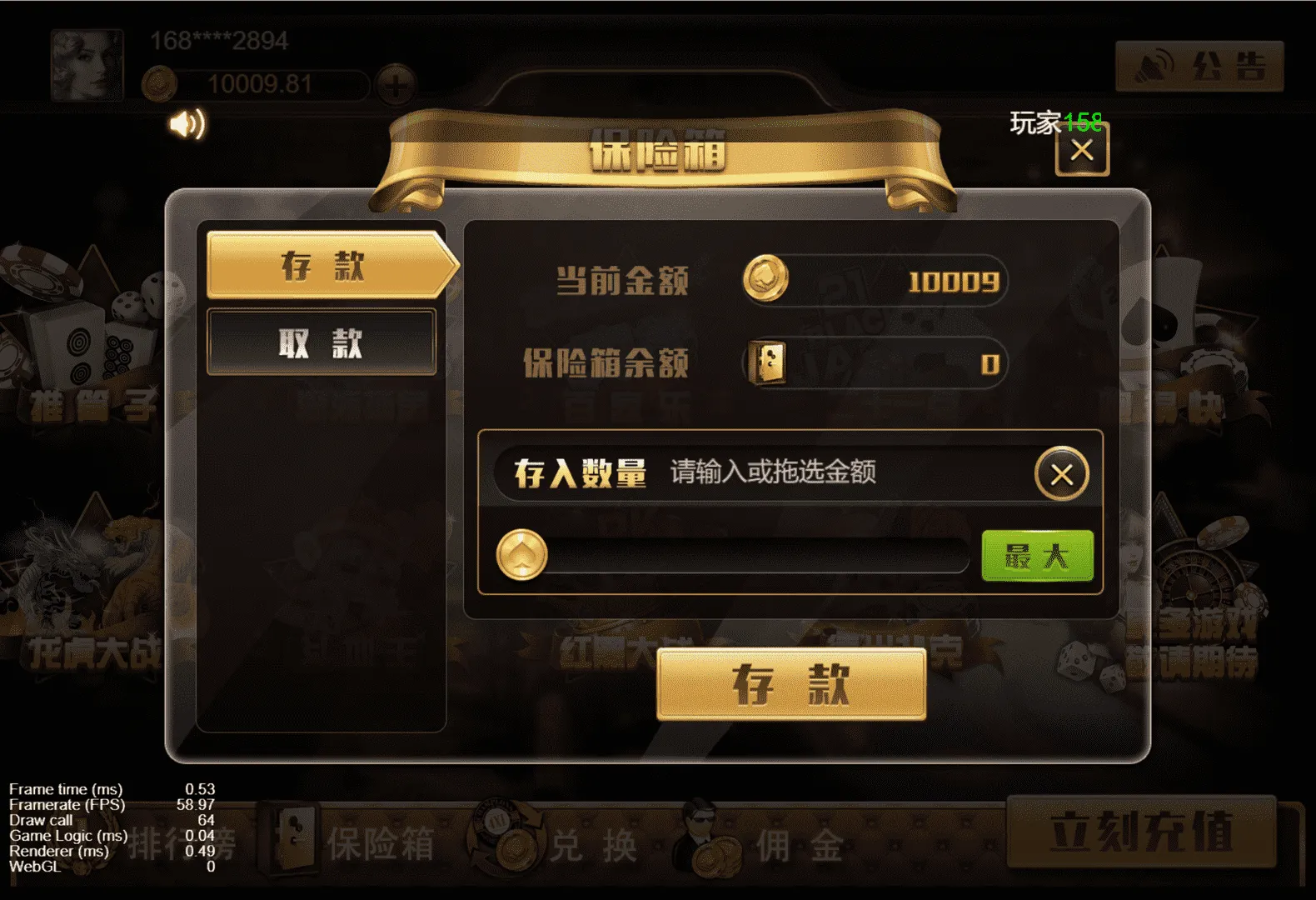This screenshot has width=1316, height=900.
Task: Select the 存款 deposit tab
Action: (x=321, y=267)
